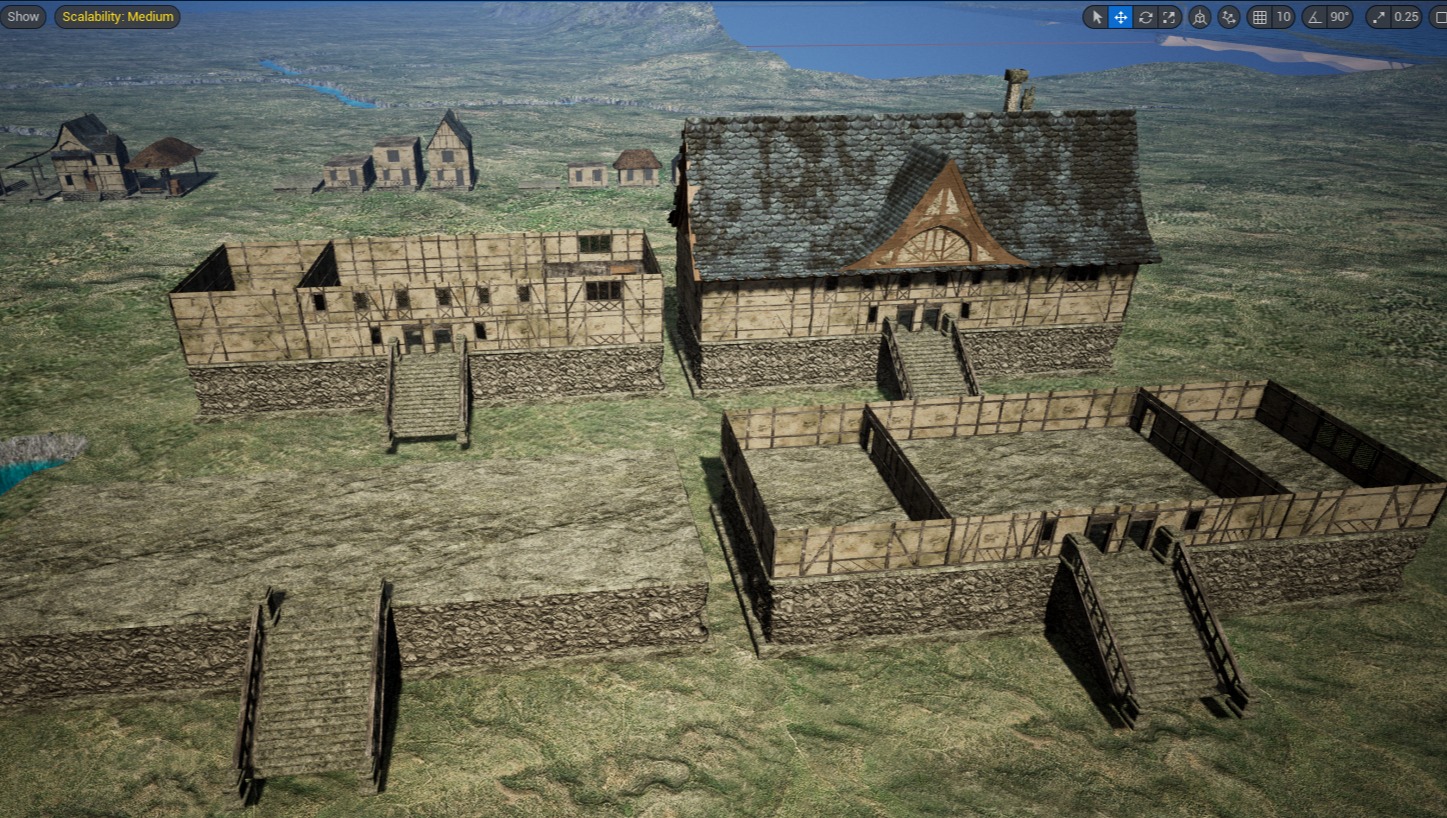Toggle grid snapping icon
This screenshot has width=1447, height=818.
(x=1259, y=17)
